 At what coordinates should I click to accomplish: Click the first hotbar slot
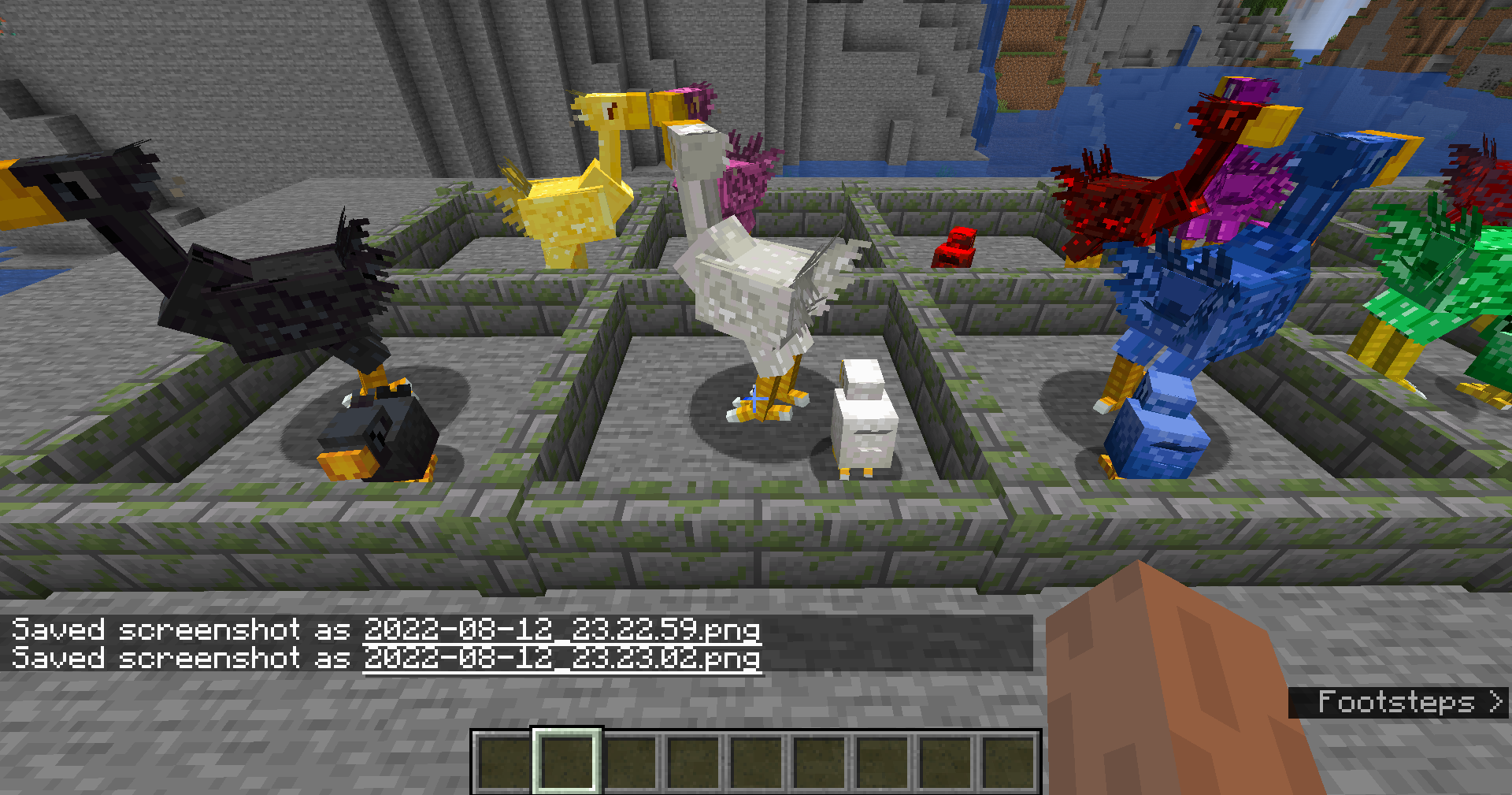[x=502, y=761]
